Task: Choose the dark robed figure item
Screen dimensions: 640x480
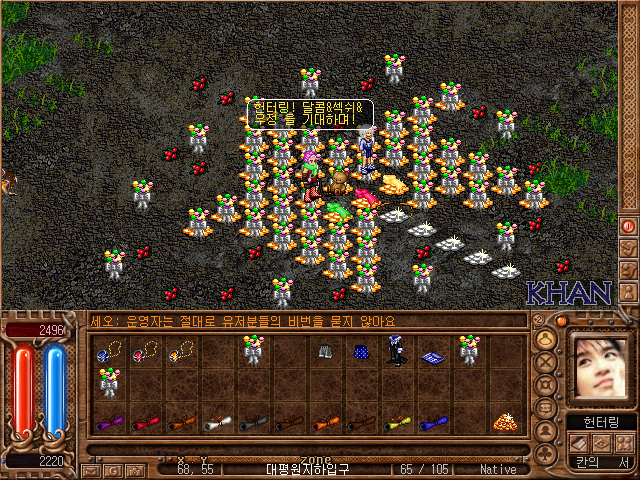Action: (397, 351)
